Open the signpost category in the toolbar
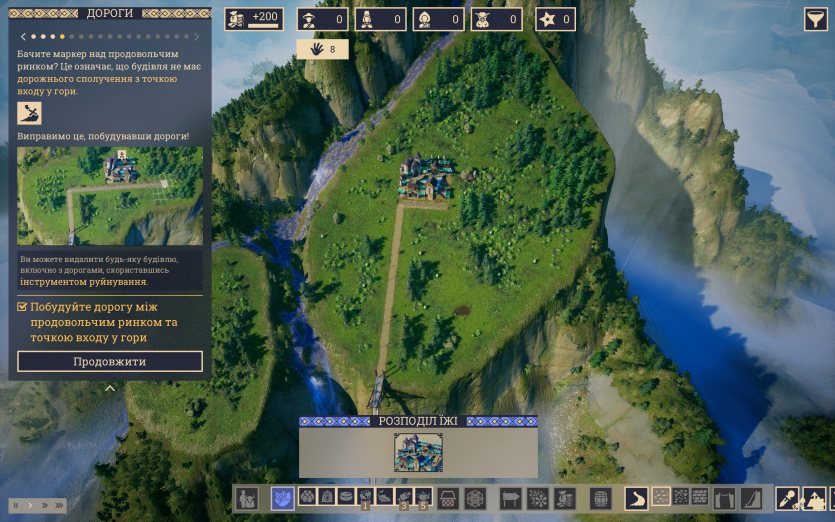The width and height of the screenshot is (835, 522). click(x=511, y=497)
